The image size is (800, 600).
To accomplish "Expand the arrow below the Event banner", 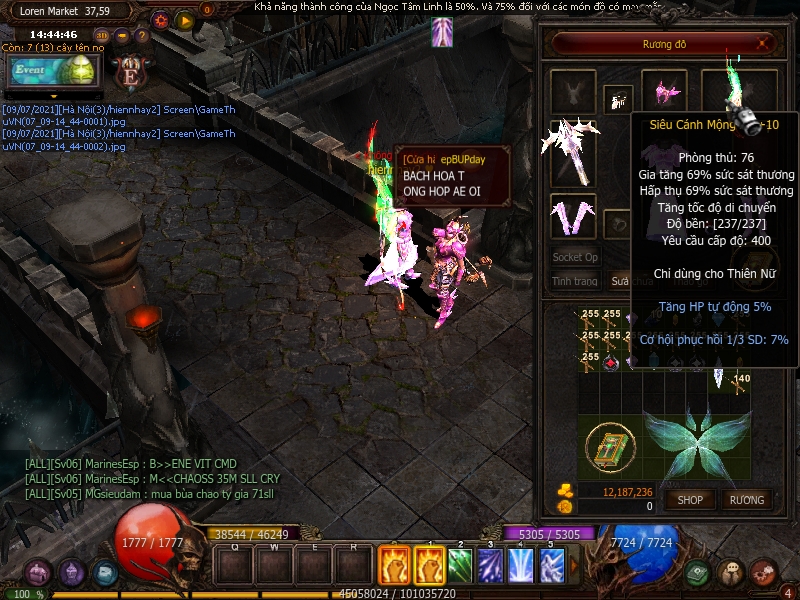I will pos(53,96).
